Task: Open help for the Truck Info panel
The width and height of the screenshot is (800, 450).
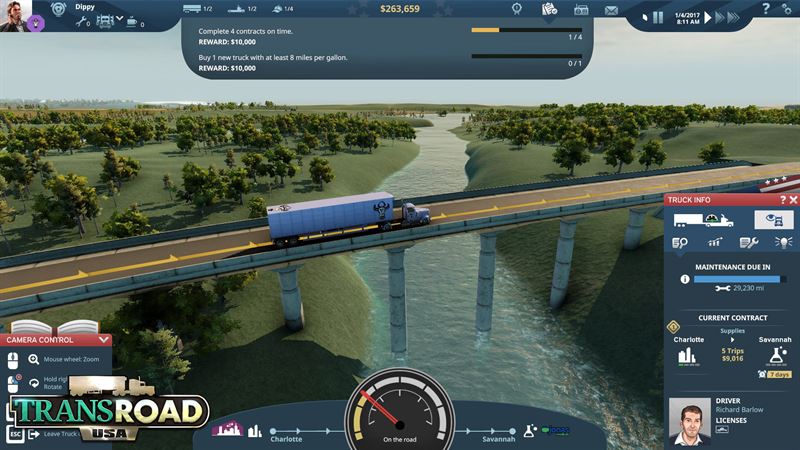Action: (781, 200)
